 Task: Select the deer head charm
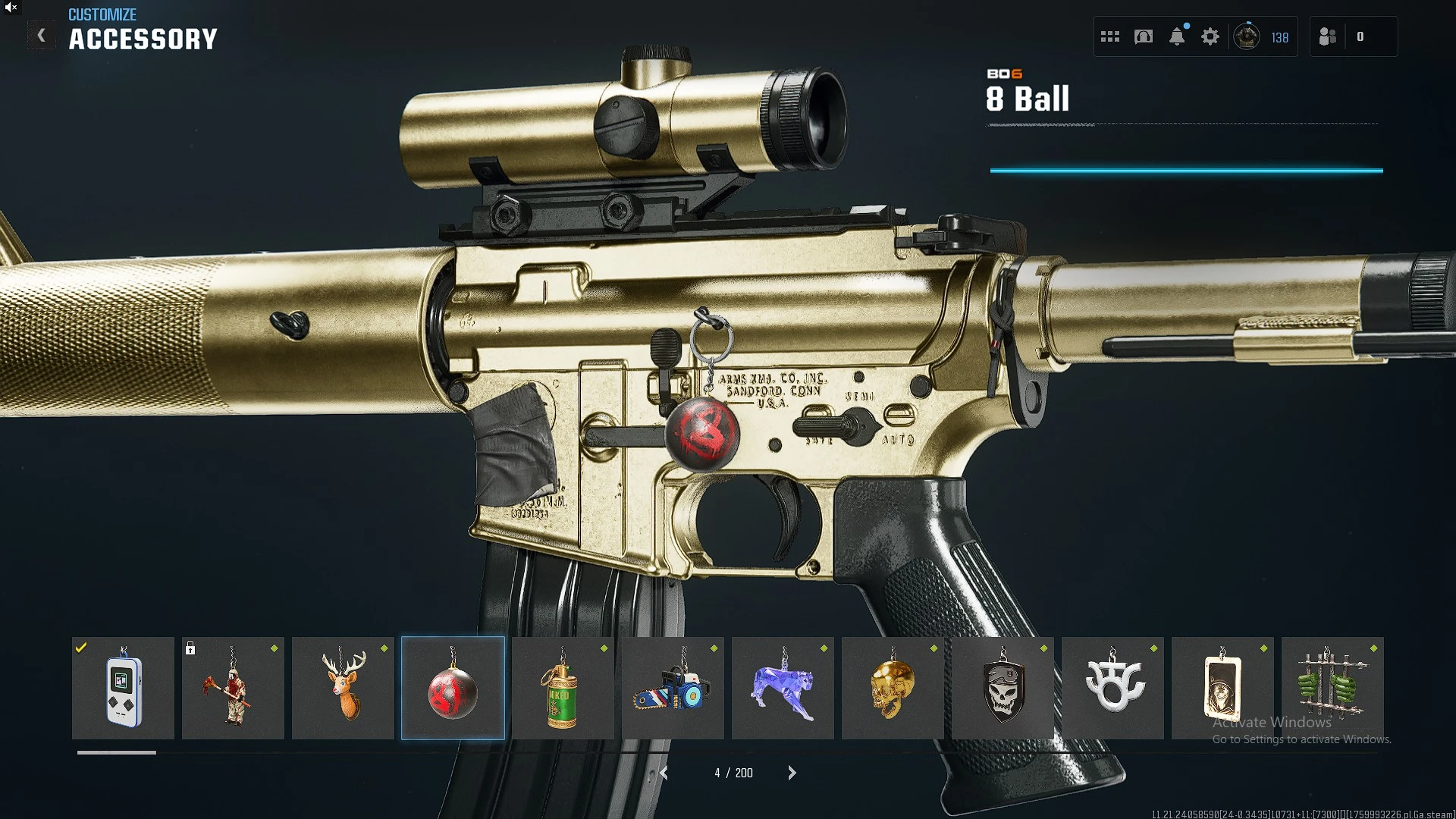click(x=343, y=688)
